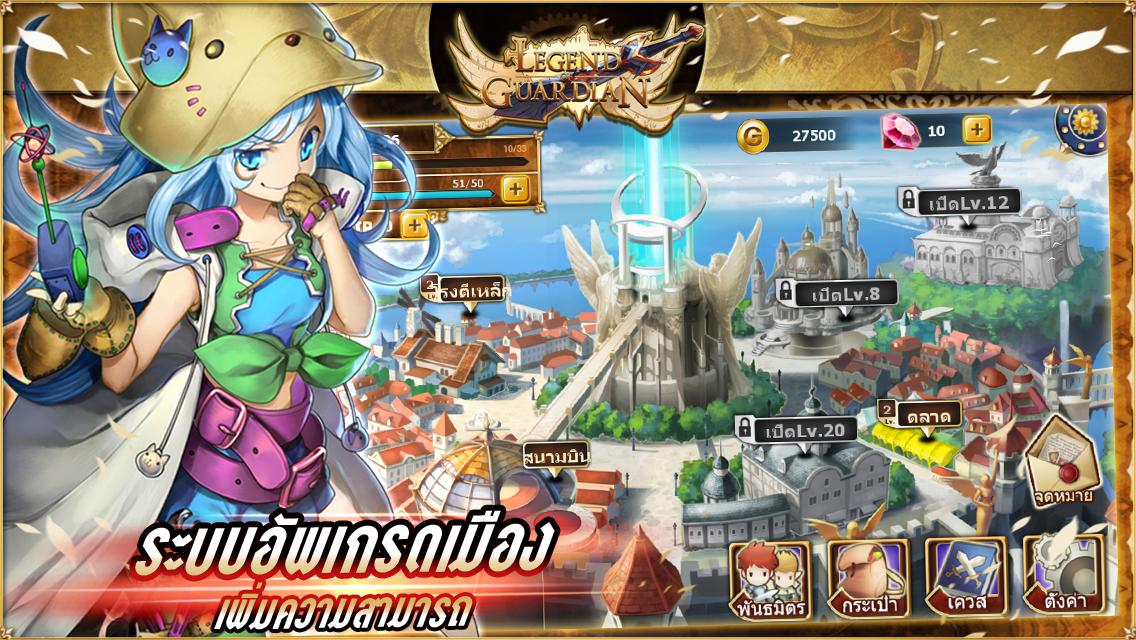Image resolution: width=1136 pixels, height=640 pixels.
Task: Select the สนามบิน building label
Action: [556, 457]
